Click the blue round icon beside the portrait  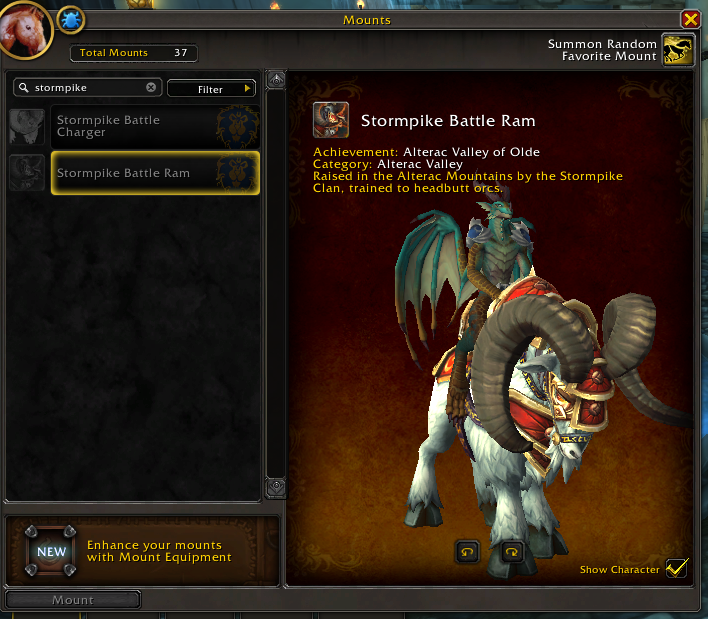(x=70, y=19)
